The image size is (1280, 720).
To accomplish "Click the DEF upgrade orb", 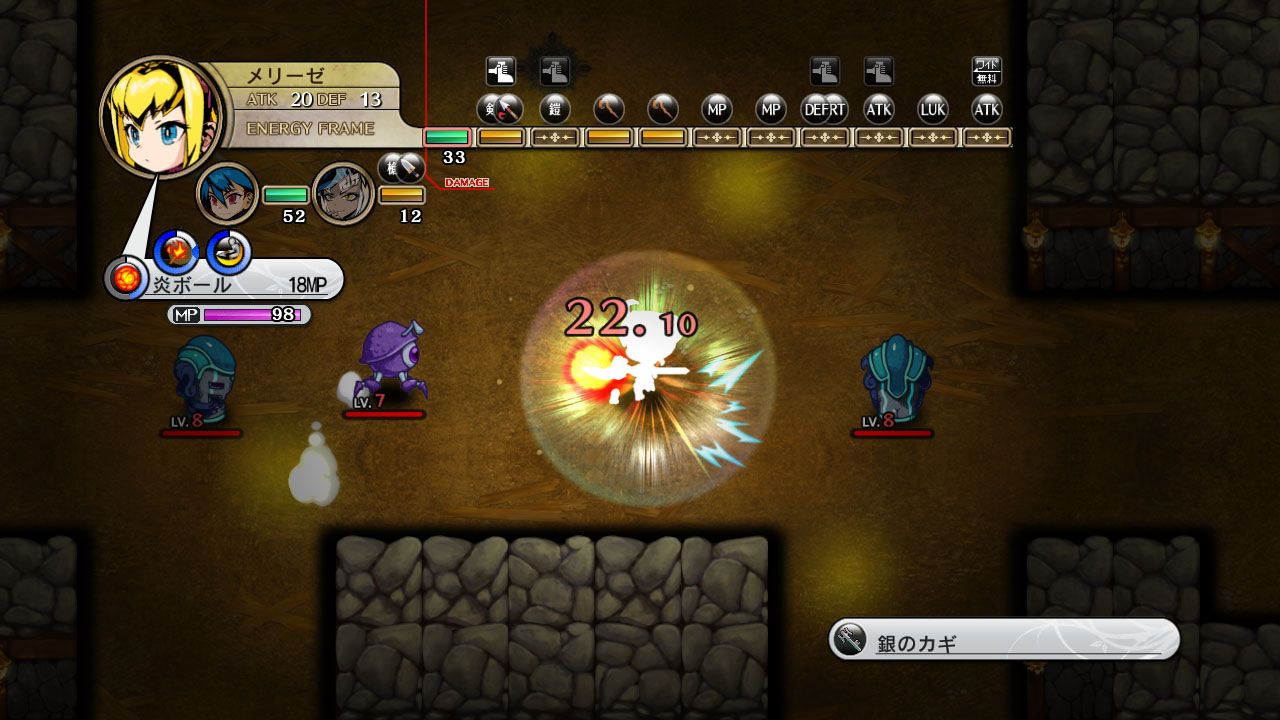I will 817,110.
